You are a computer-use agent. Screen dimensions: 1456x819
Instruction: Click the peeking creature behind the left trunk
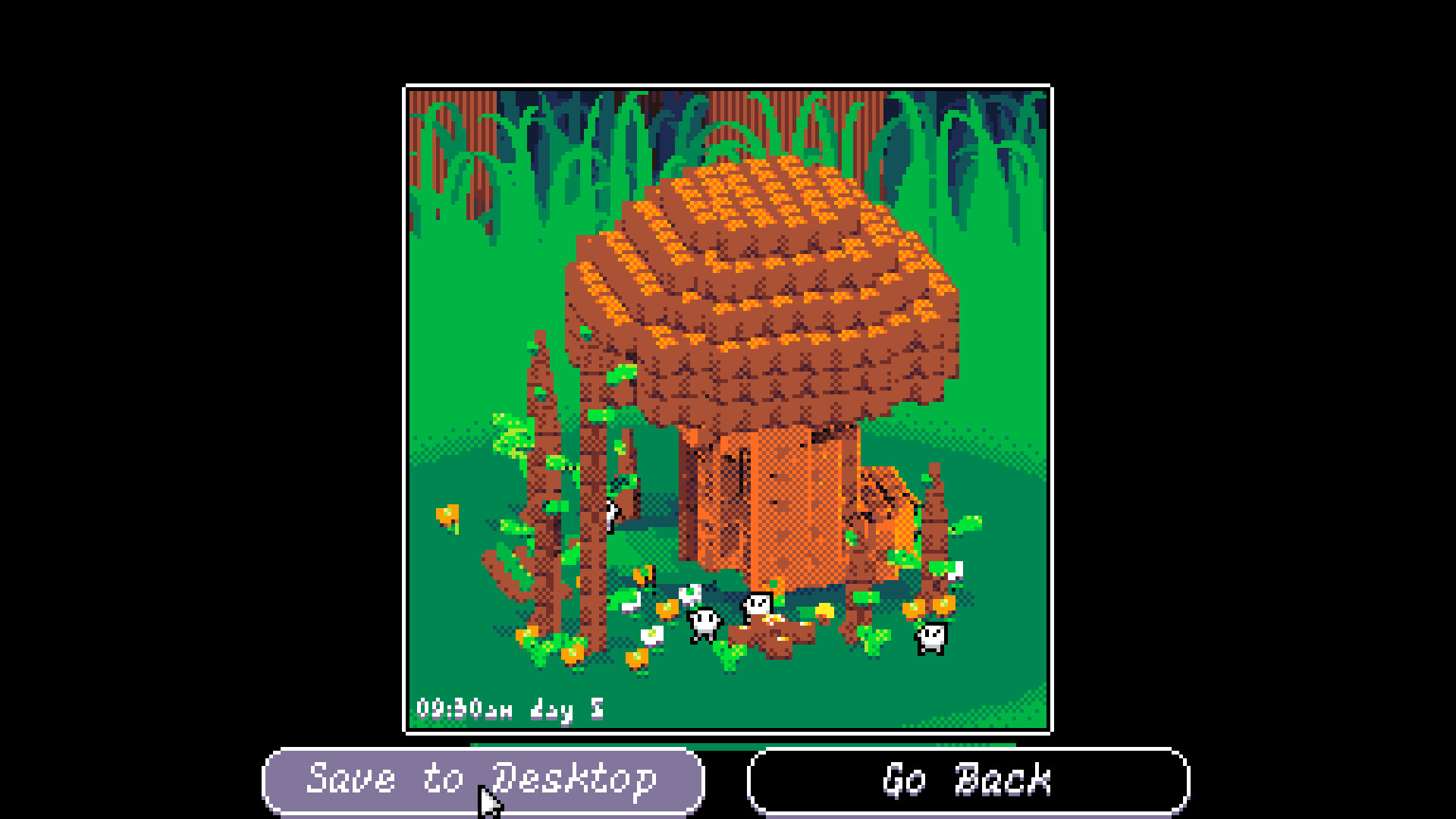click(x=610, y=515)
